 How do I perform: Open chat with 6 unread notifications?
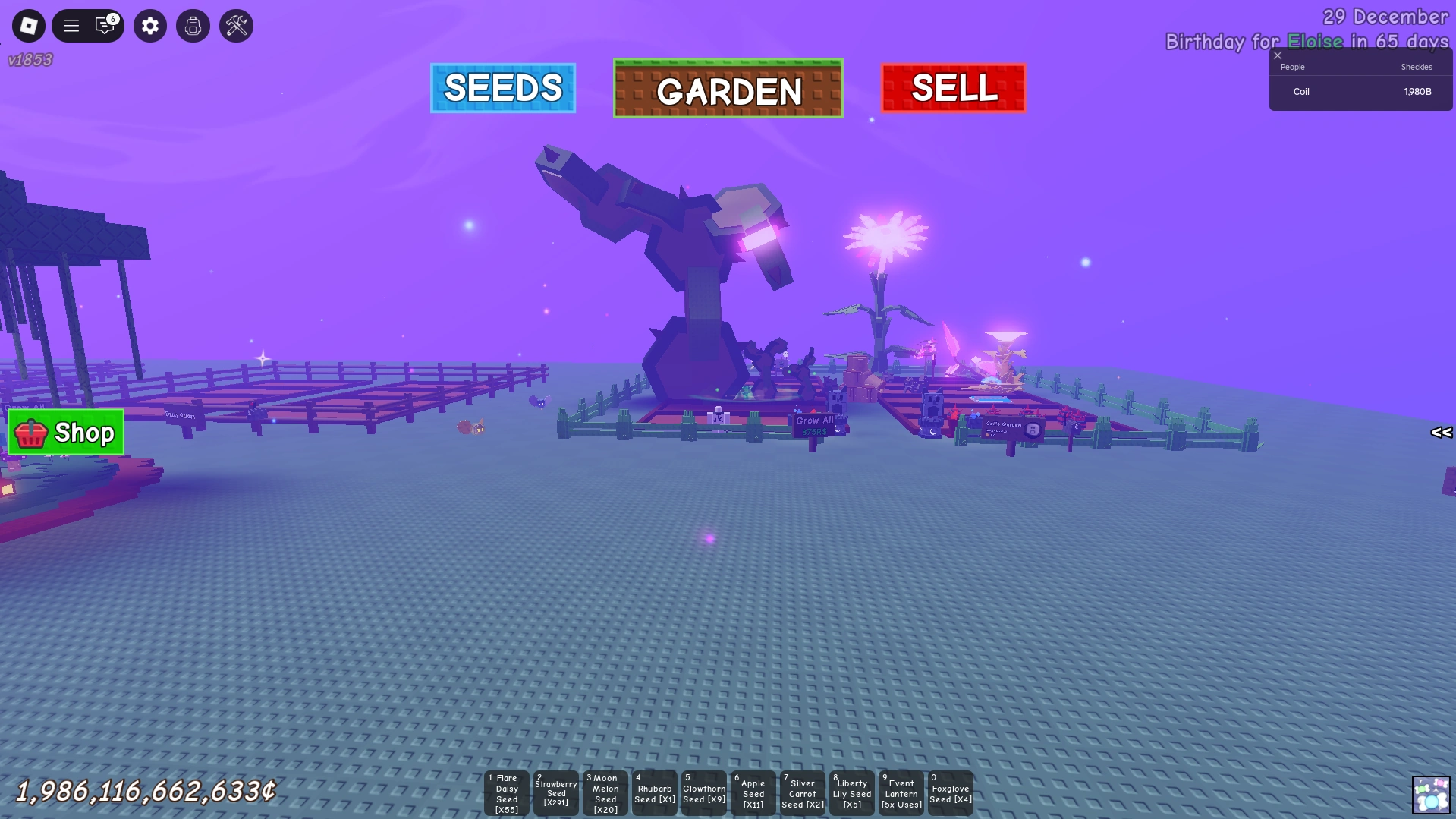tap(105, 25)
